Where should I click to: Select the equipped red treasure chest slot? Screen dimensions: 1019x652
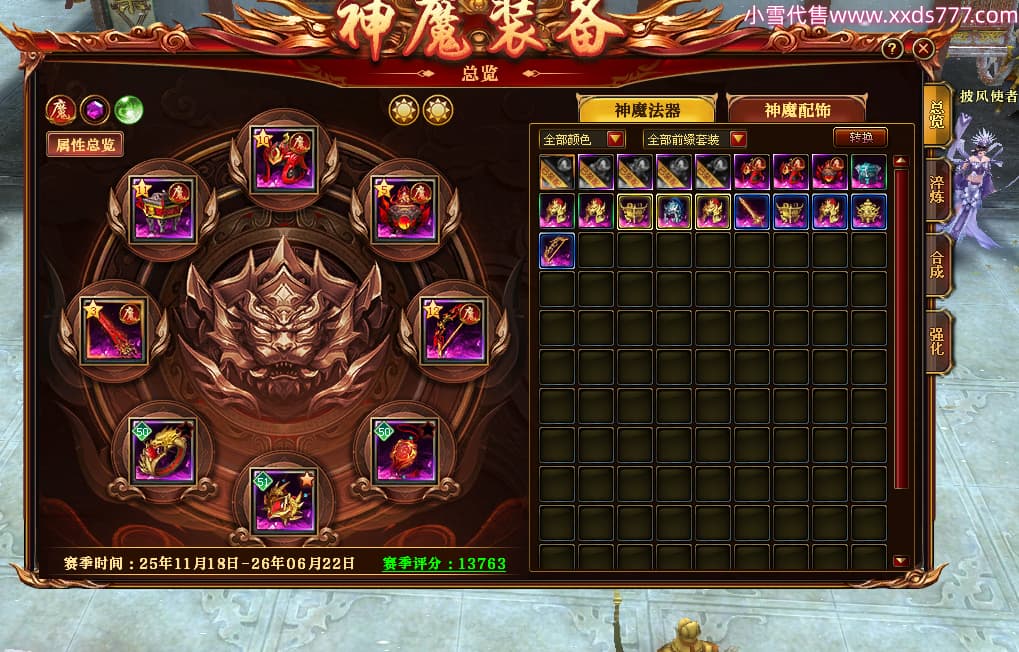coord(163,207)
